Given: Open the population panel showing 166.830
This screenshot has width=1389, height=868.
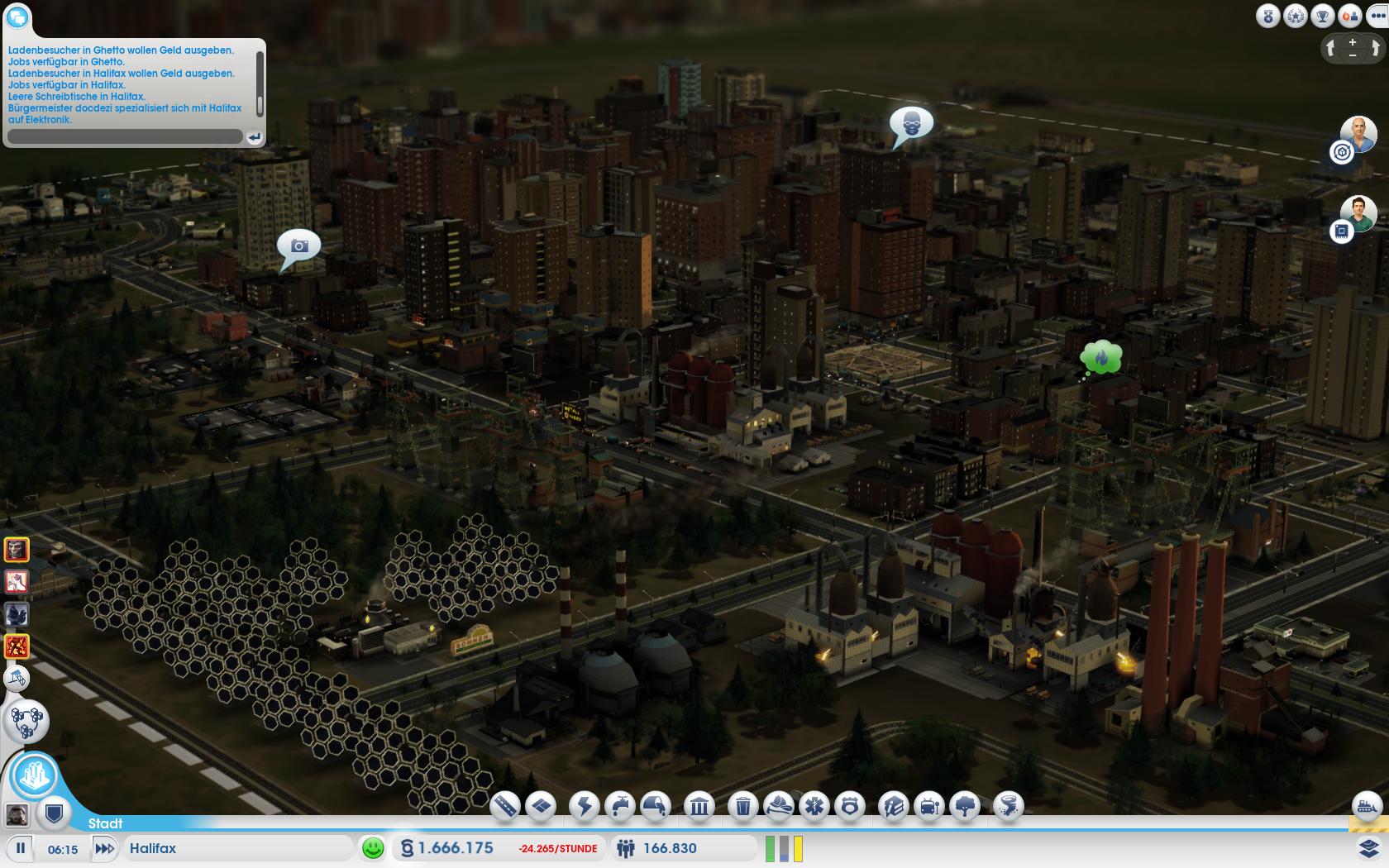Looking at the screenshot, I should coord(670,848).
